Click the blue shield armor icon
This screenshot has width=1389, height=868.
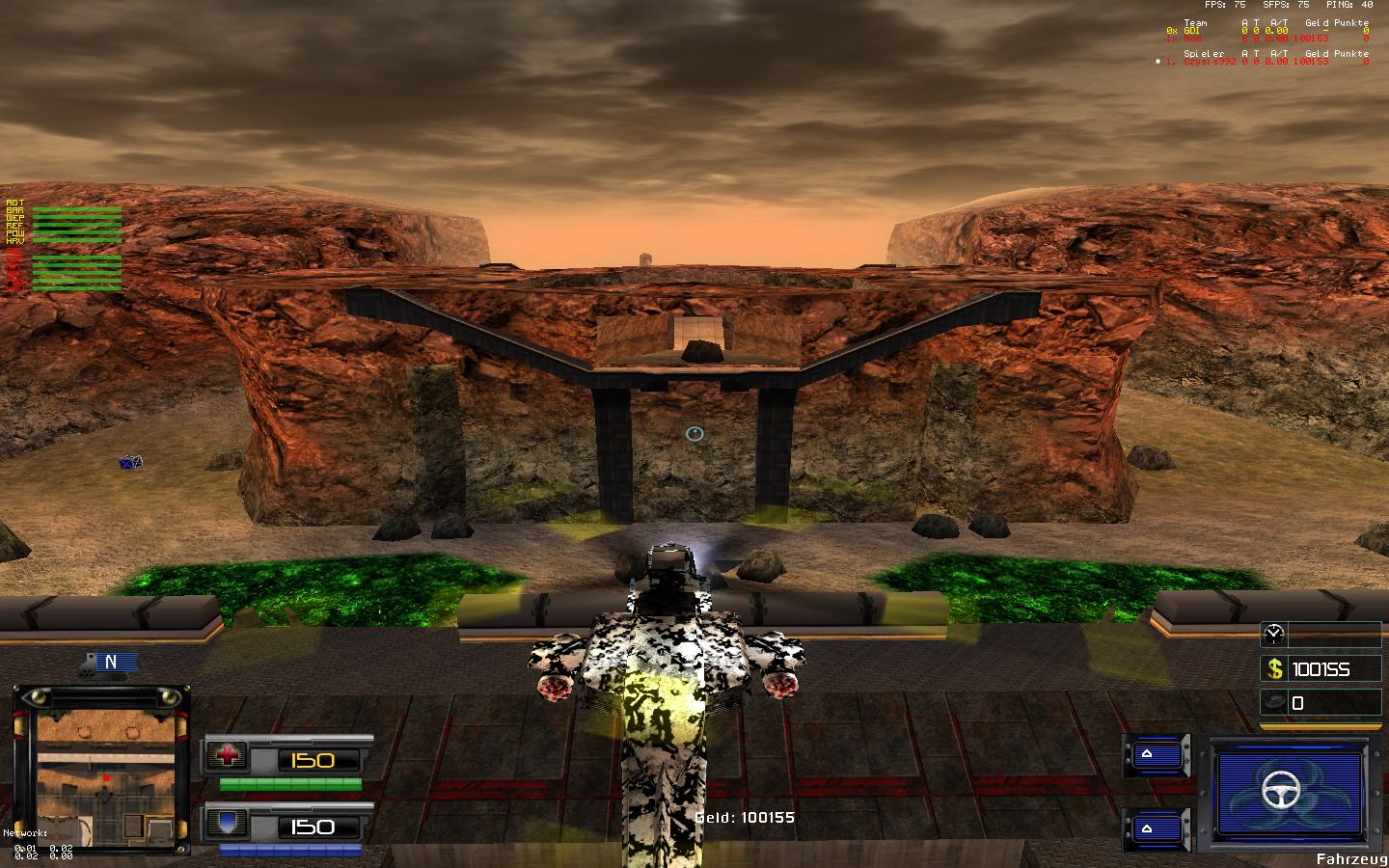[228, 824]
